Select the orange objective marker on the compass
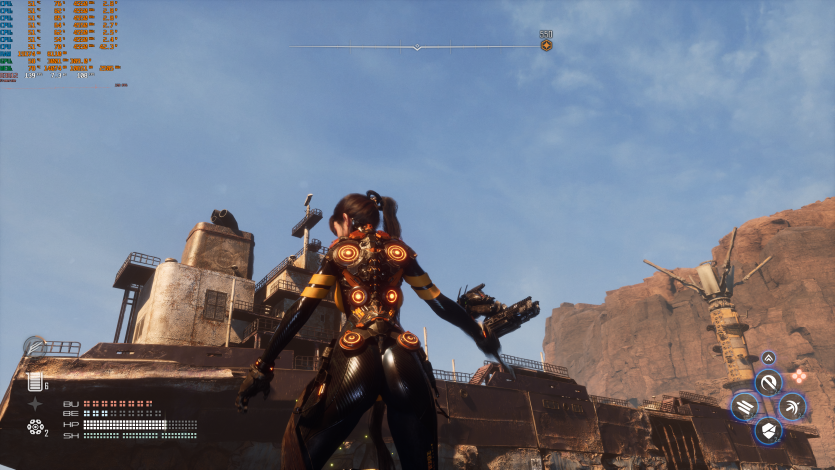Viewport: 835px width, 470px height. pos(546,45)
